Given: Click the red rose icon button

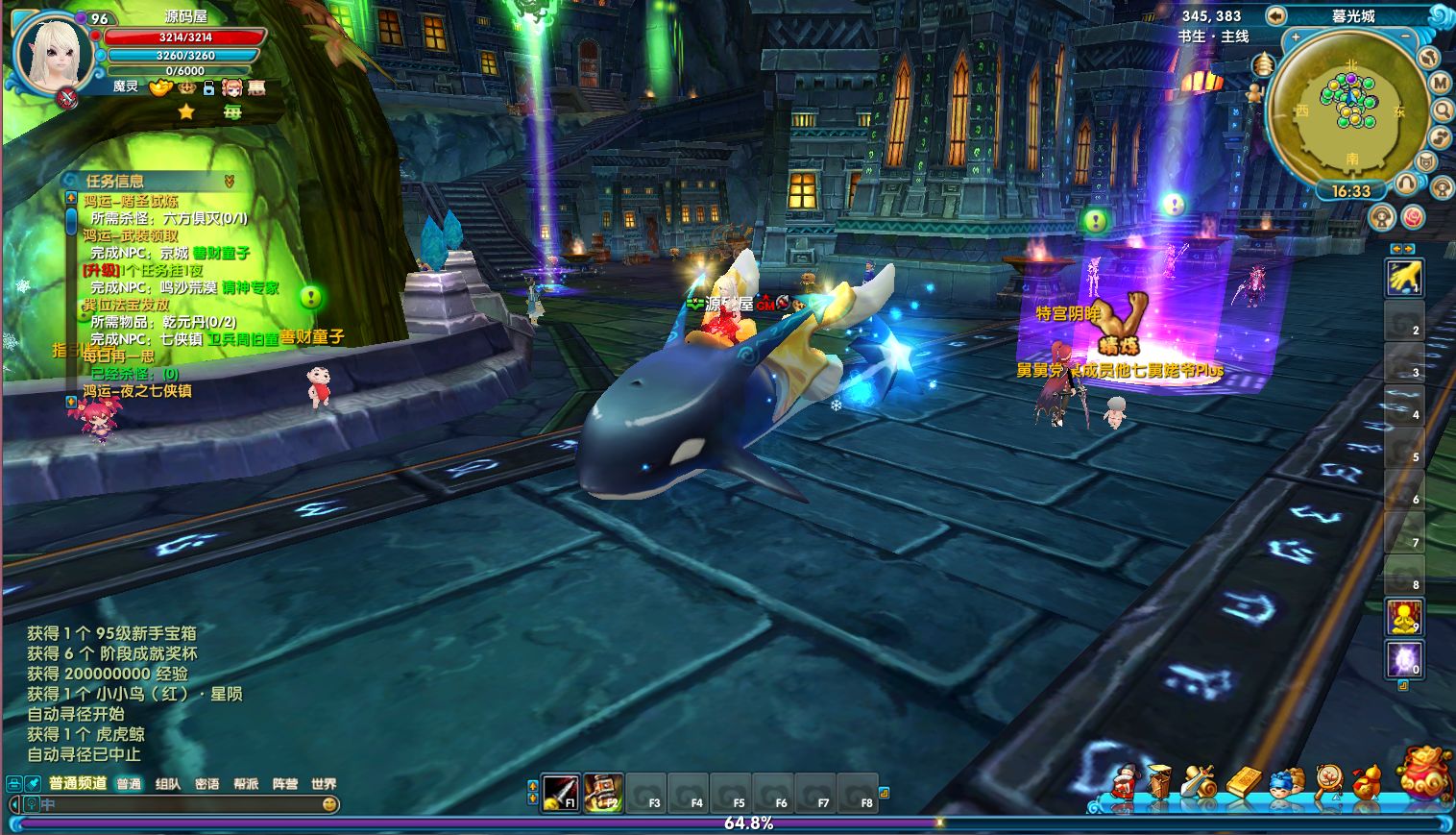Looking at the screenshot, I should pyautogui.click(x=1413, y=217).
